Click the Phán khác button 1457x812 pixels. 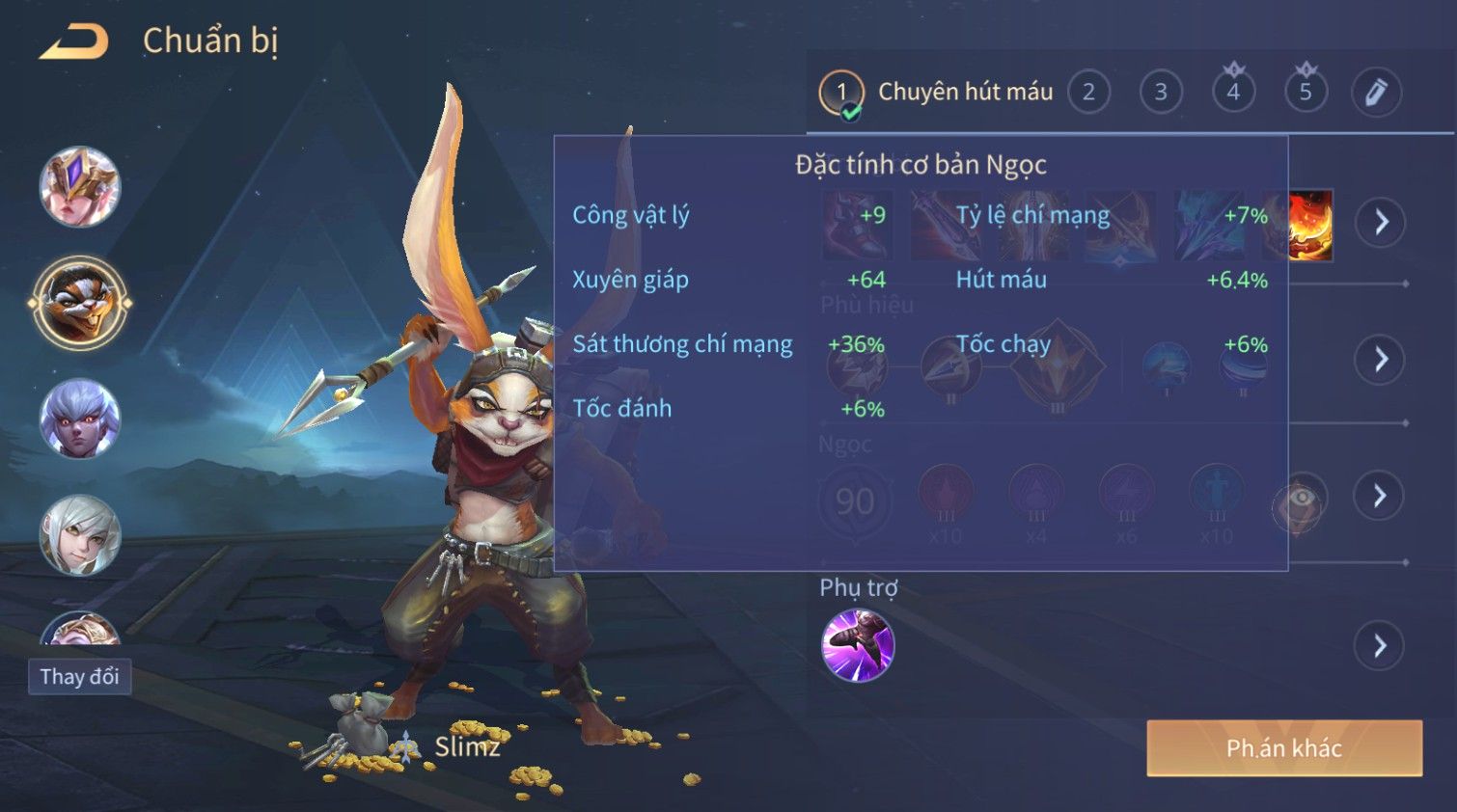tap(1283, 748)
